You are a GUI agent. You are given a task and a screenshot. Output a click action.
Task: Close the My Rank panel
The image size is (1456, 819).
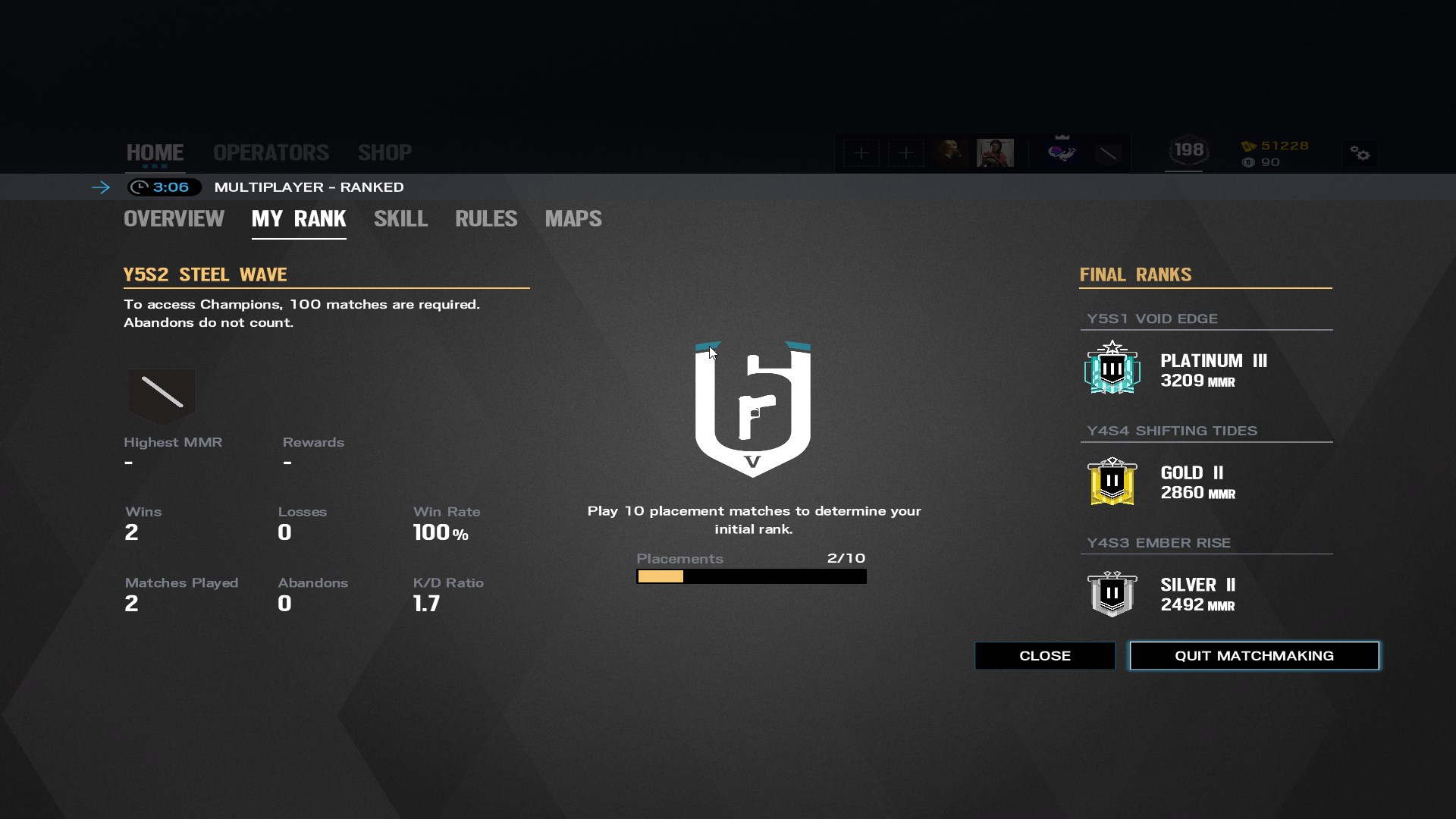point(1044,656)
